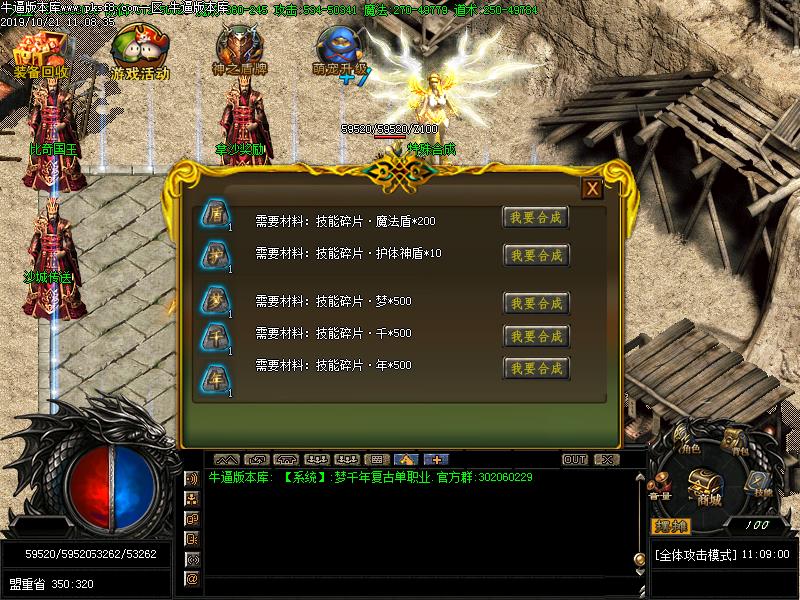The height and width of the screenshot is (600, 800).
Task: Toggle the speaker chat channel icon
Action: click(192, 479)
